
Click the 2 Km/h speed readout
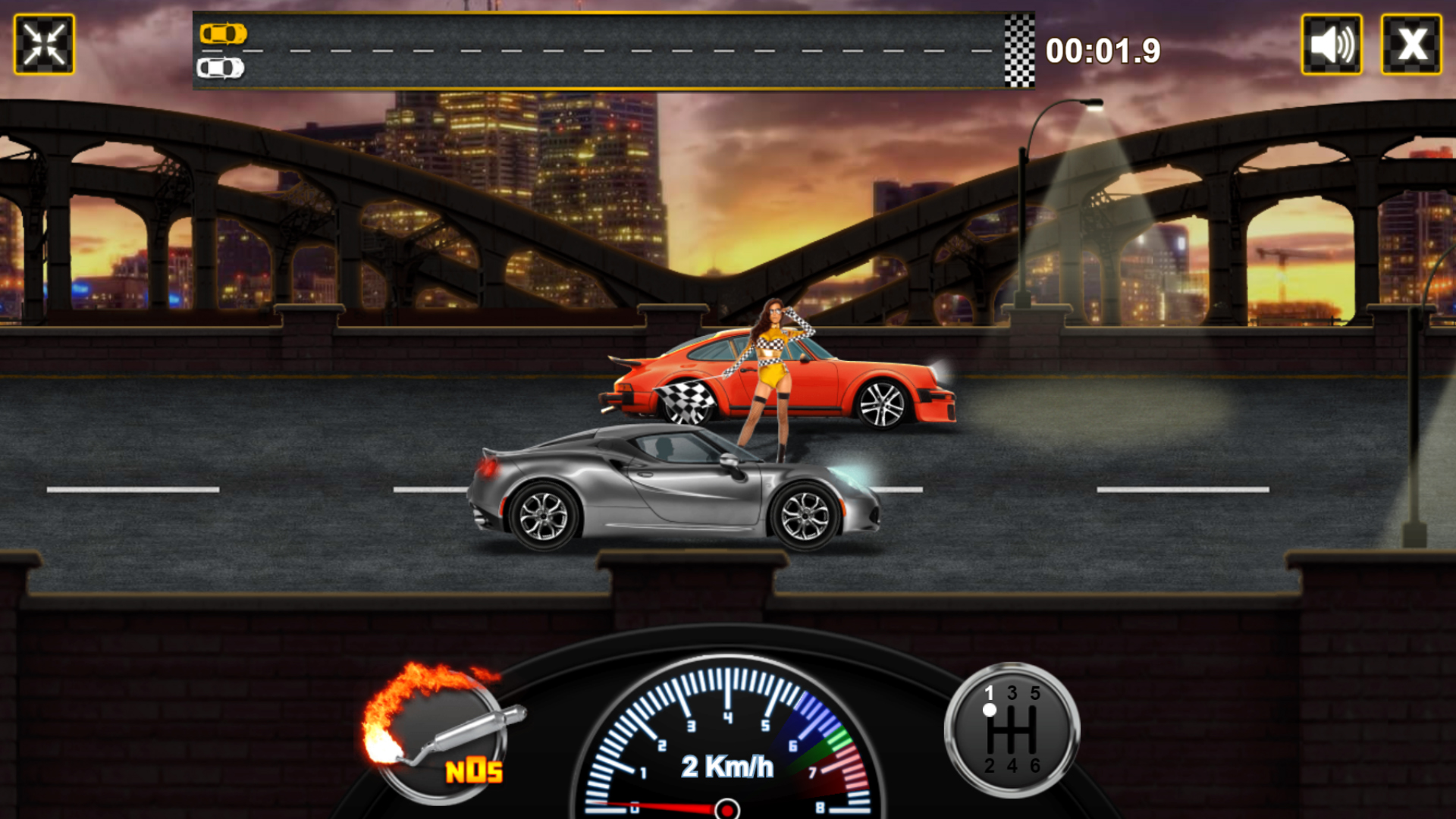[x=726, y=767]
